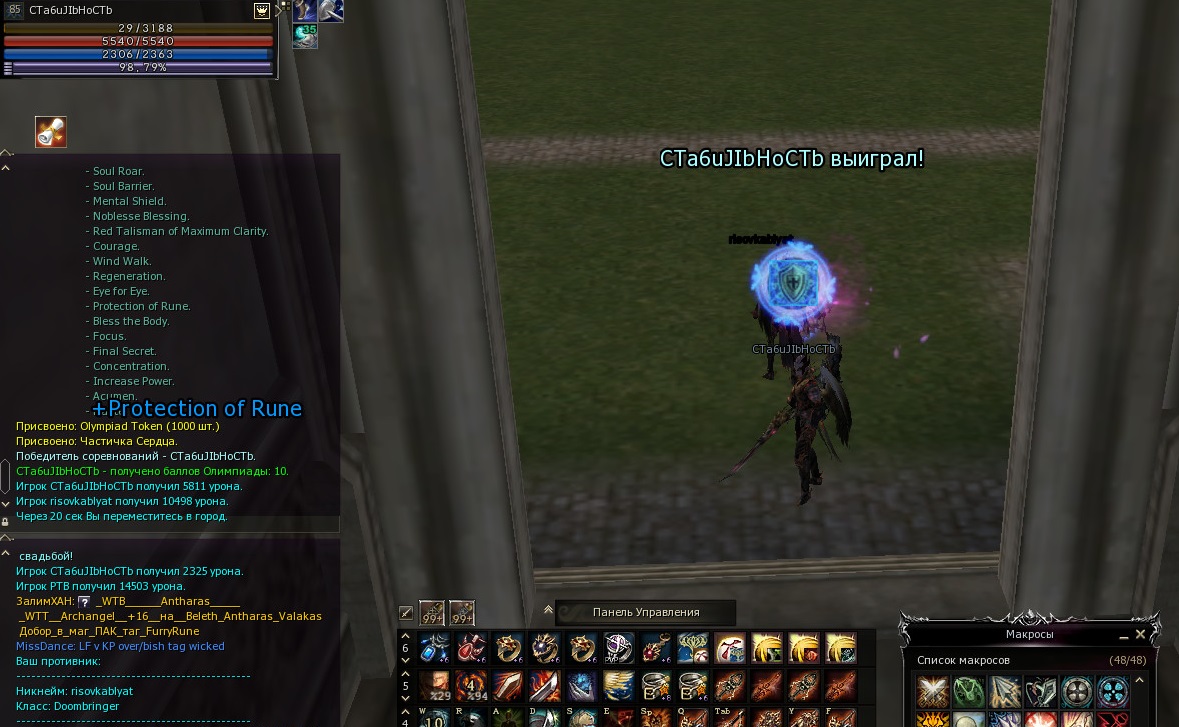Use the PvP ring hotbar slot
Screen dimensions: 1179x727
(x=619, y=648)
